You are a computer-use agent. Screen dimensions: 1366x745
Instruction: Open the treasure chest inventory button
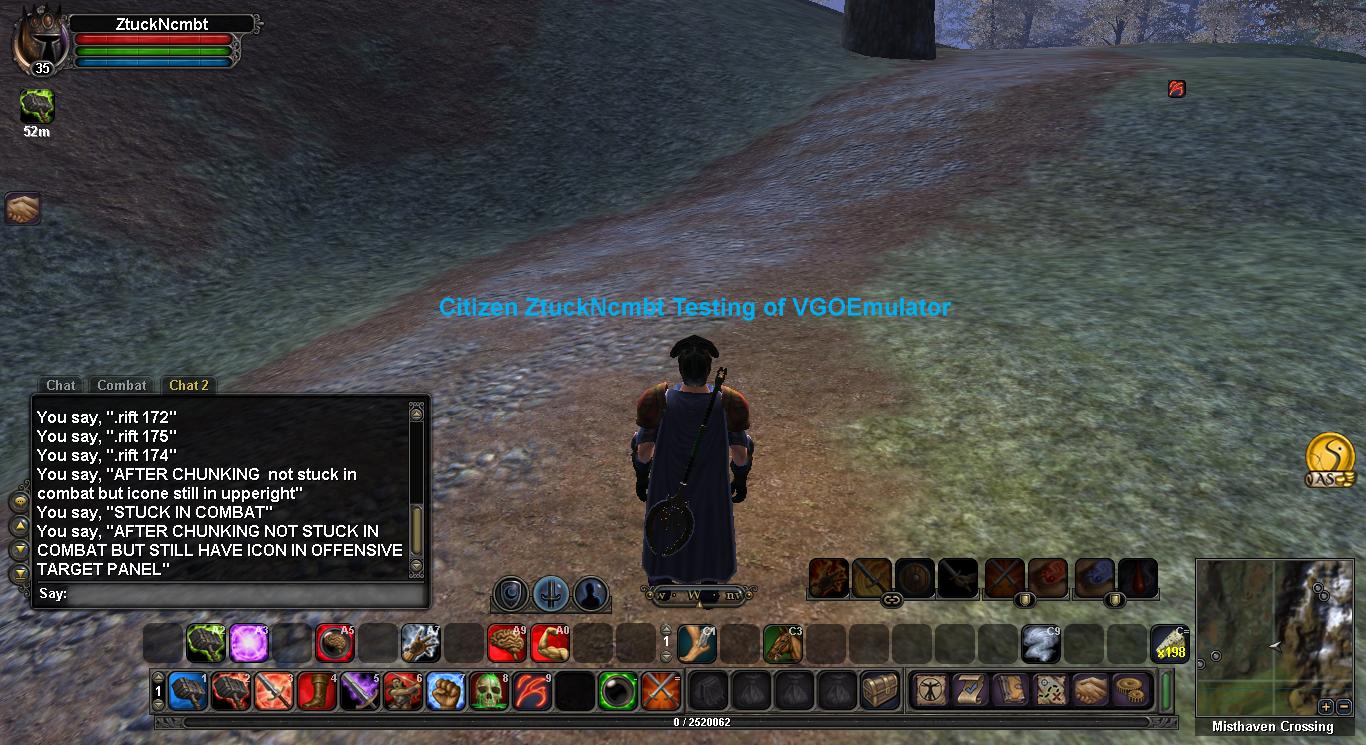[x=880, y=691]
